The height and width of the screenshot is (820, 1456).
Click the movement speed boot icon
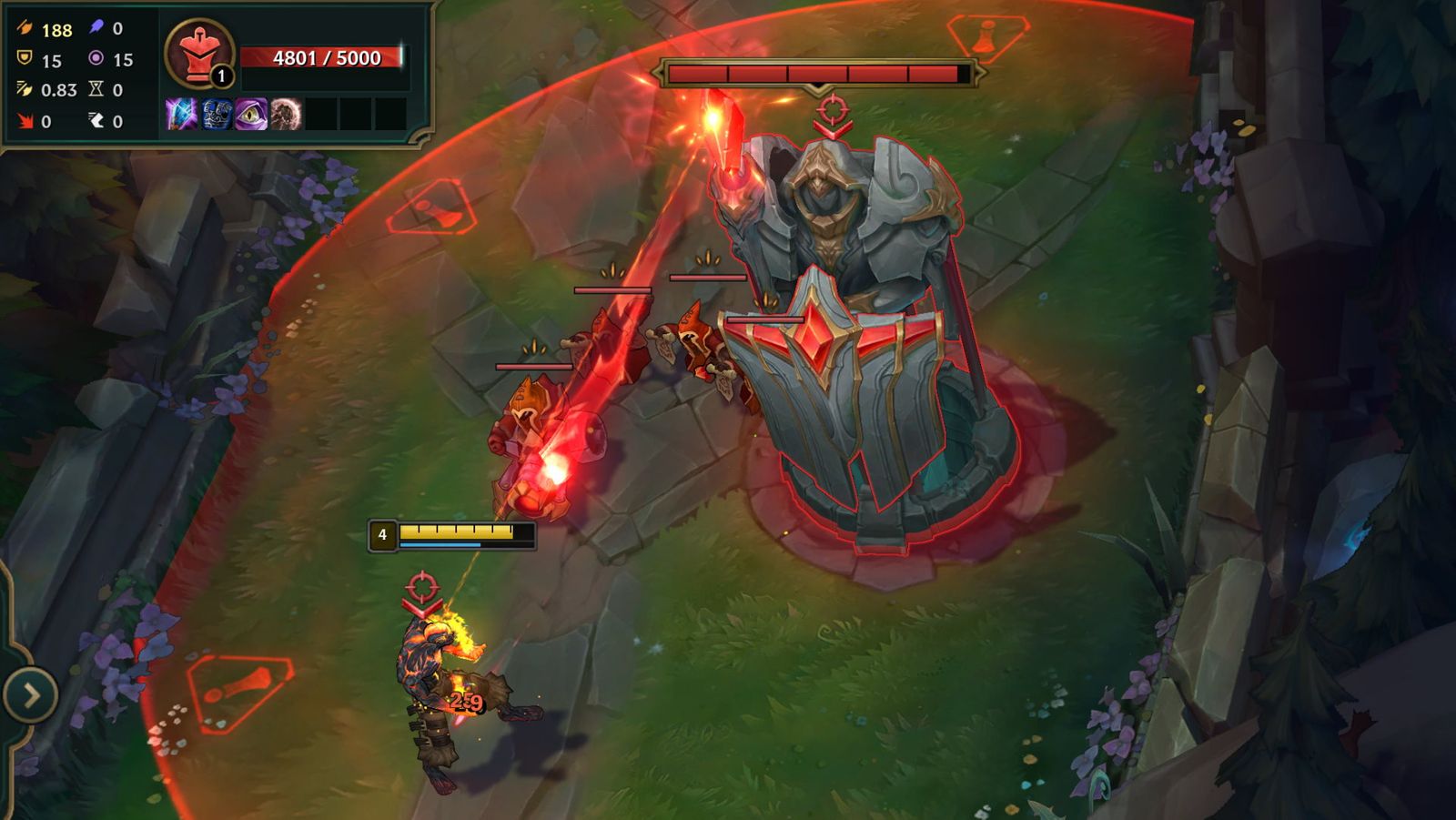(x=95, y=121)
